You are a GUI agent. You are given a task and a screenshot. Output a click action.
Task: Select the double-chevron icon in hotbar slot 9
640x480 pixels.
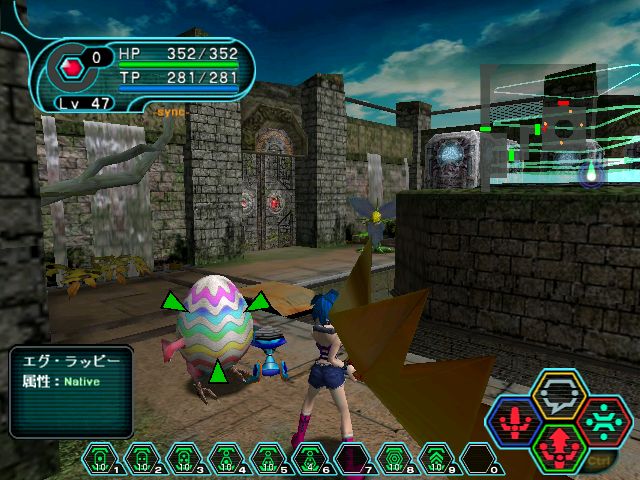pyautogui.click(x=437, y=460)
